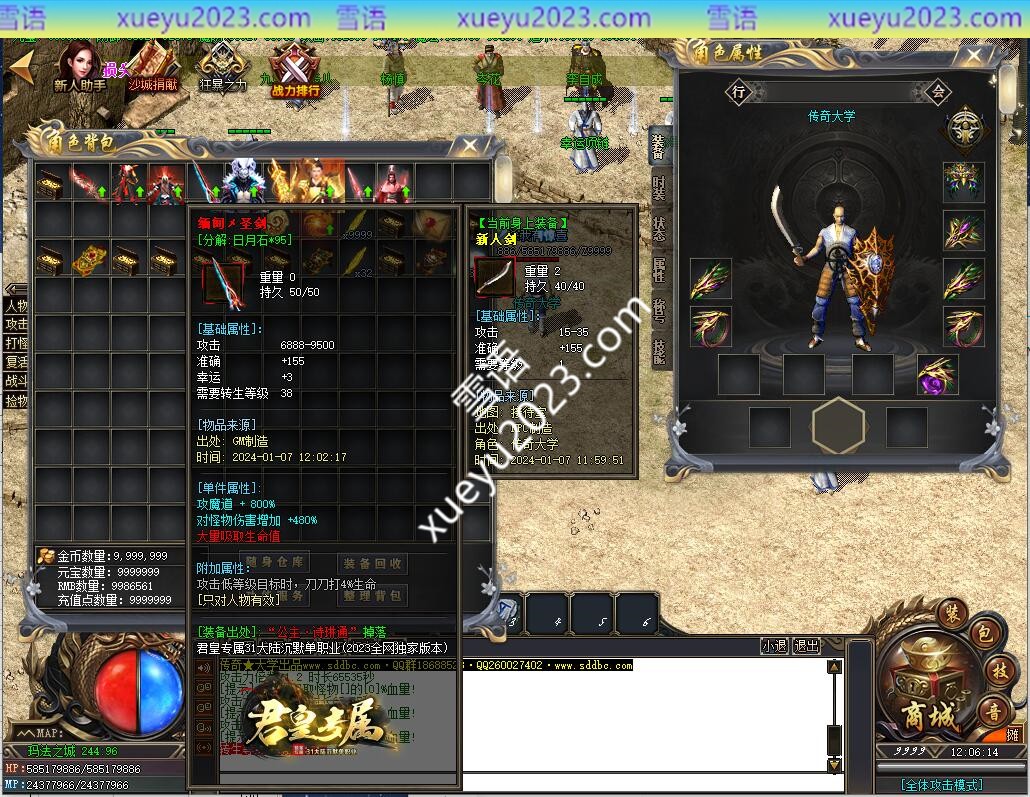Viewport: 1030px width, 797px height.
Task: Select the white-haired character item in backpack
Action: pos(243,181)
